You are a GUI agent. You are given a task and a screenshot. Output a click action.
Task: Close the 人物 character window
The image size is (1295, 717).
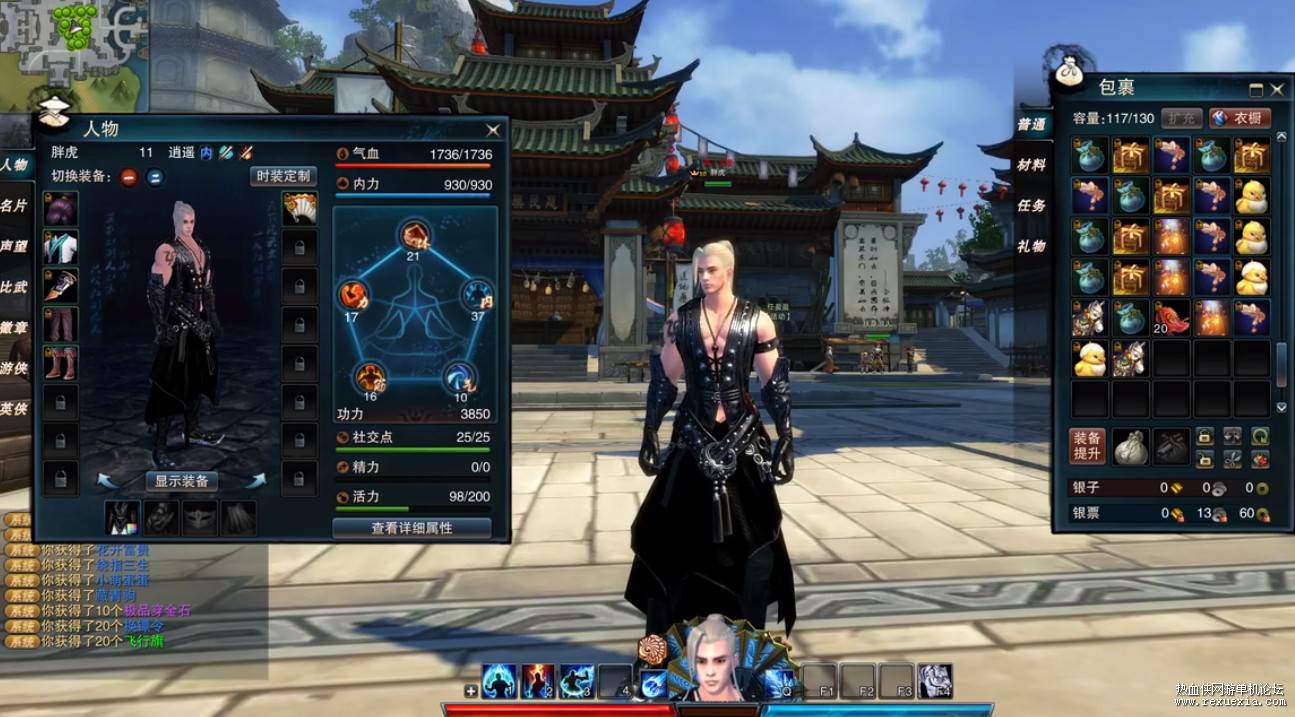click(x=493, y=130)
